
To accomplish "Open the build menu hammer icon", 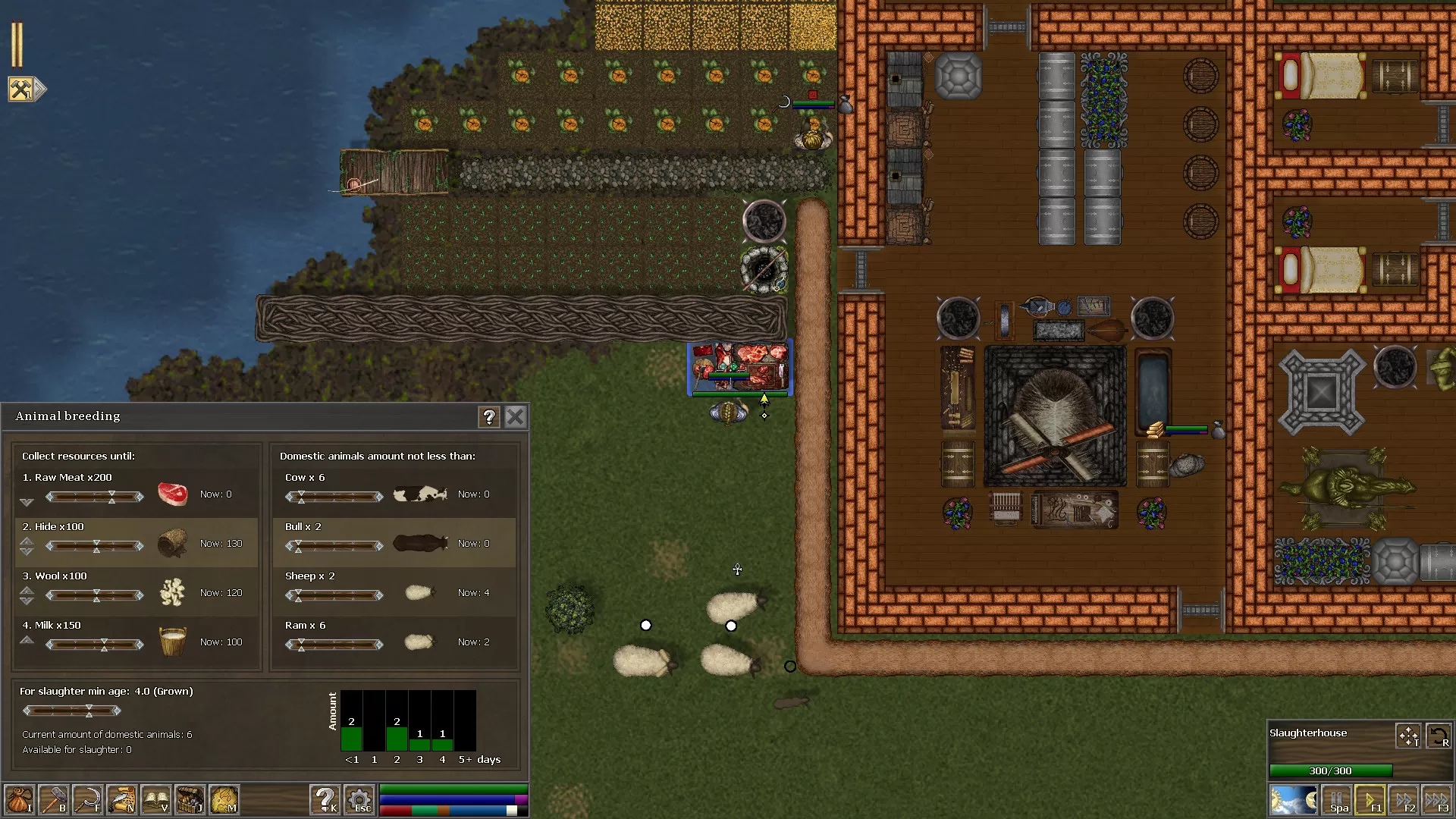I will (53, 800).
